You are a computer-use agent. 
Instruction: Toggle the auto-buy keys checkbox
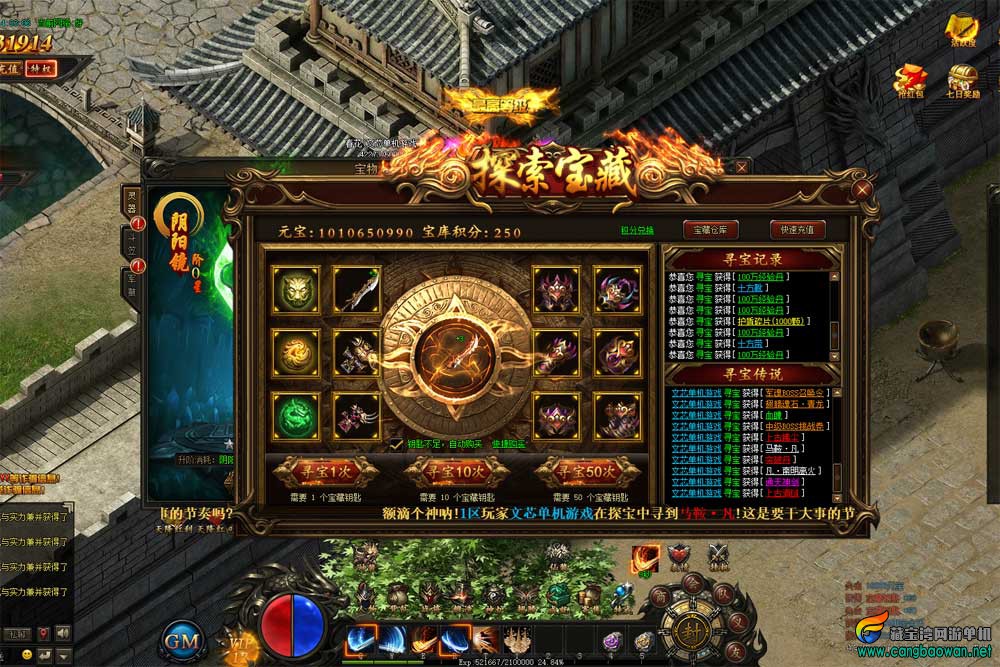point(397,444)
